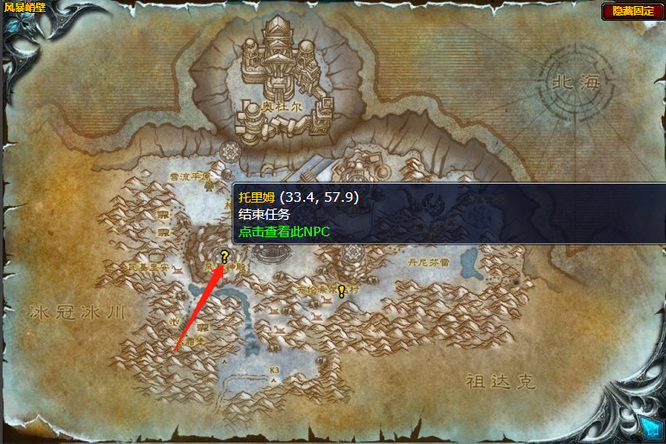666x444 pixels.
Task: Select the yellow question mark quest marker
Action: (225, 257)
